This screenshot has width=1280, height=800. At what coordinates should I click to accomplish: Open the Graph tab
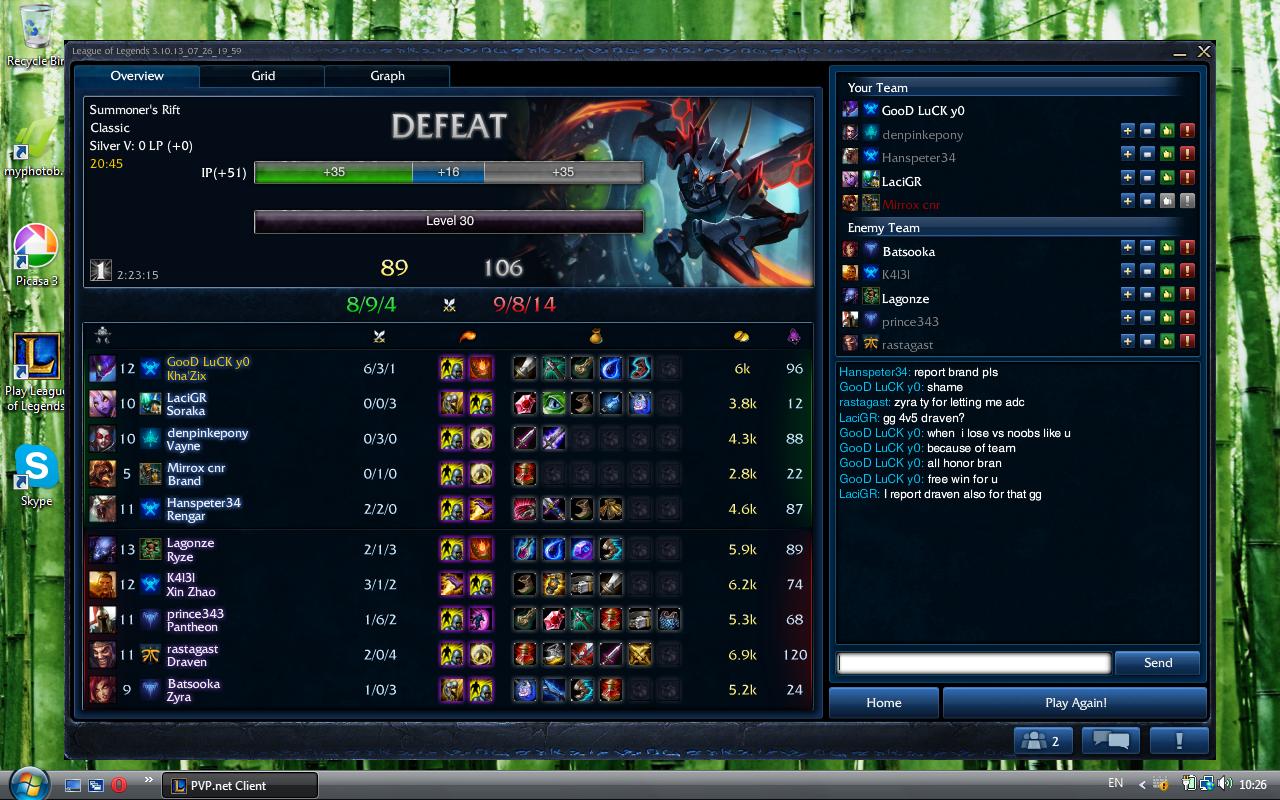click(x=387, y=76)
